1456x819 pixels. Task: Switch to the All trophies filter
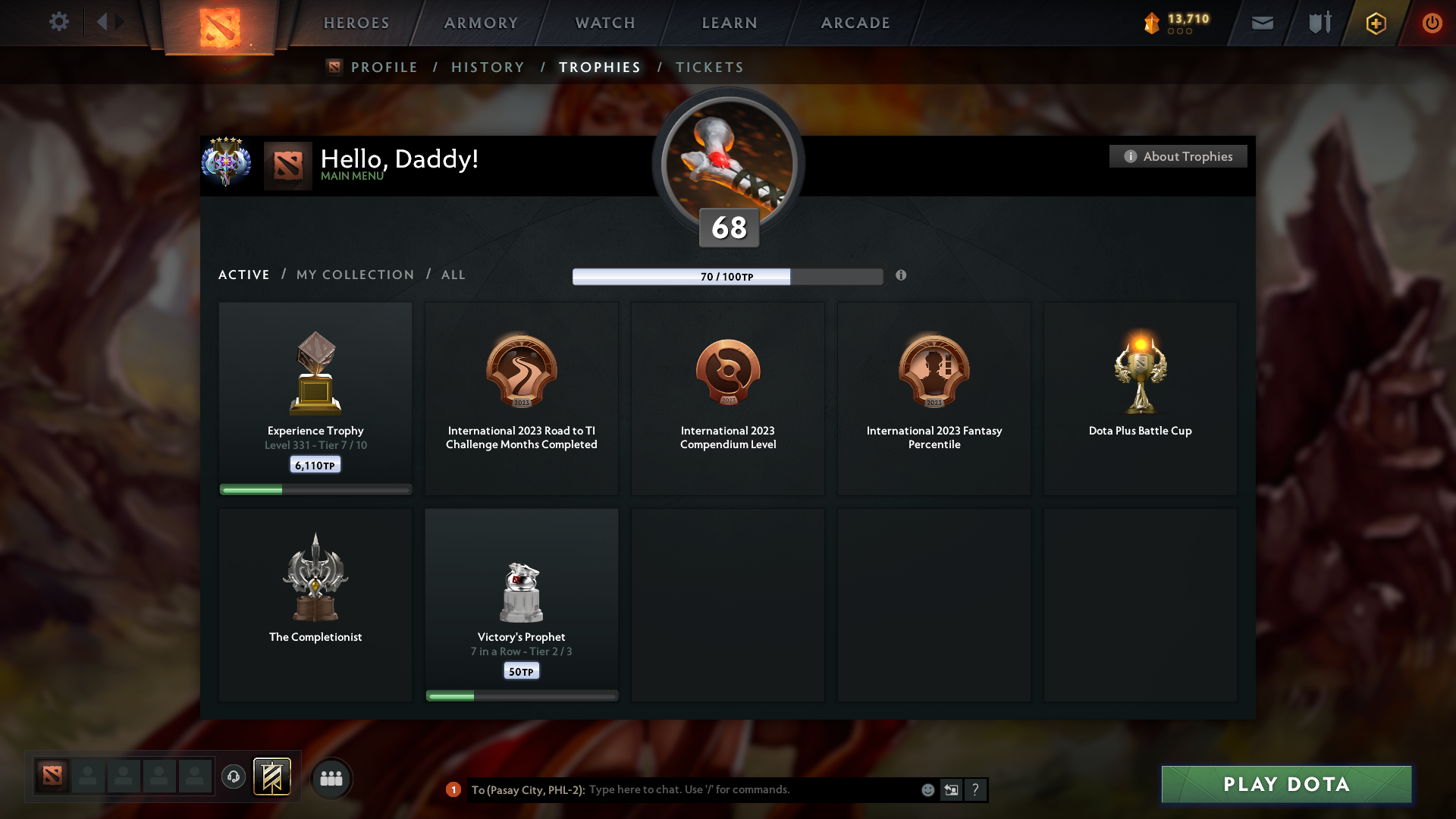tap(453, 275)
